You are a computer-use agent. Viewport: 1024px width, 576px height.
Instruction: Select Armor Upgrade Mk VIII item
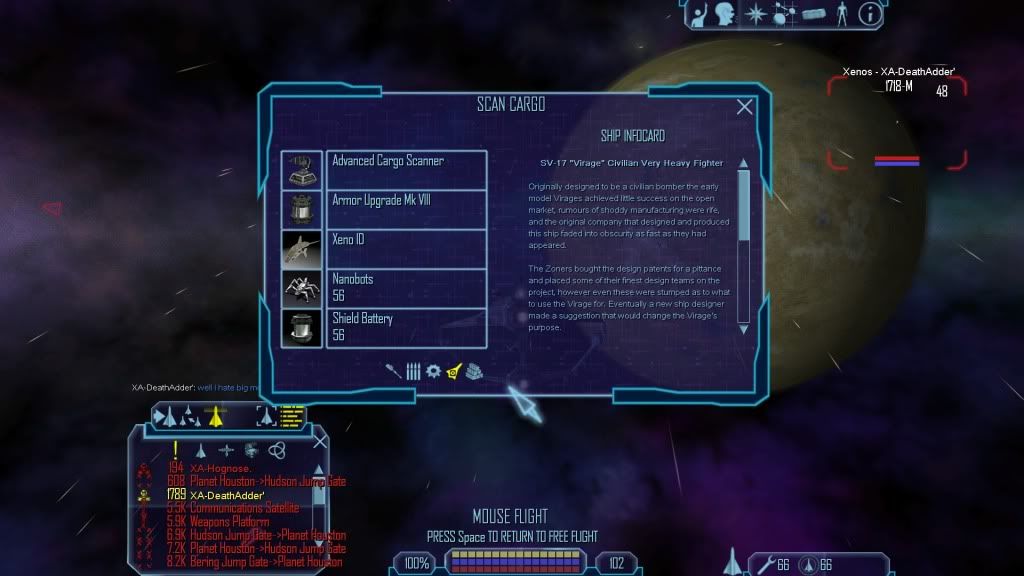(406, 209)
